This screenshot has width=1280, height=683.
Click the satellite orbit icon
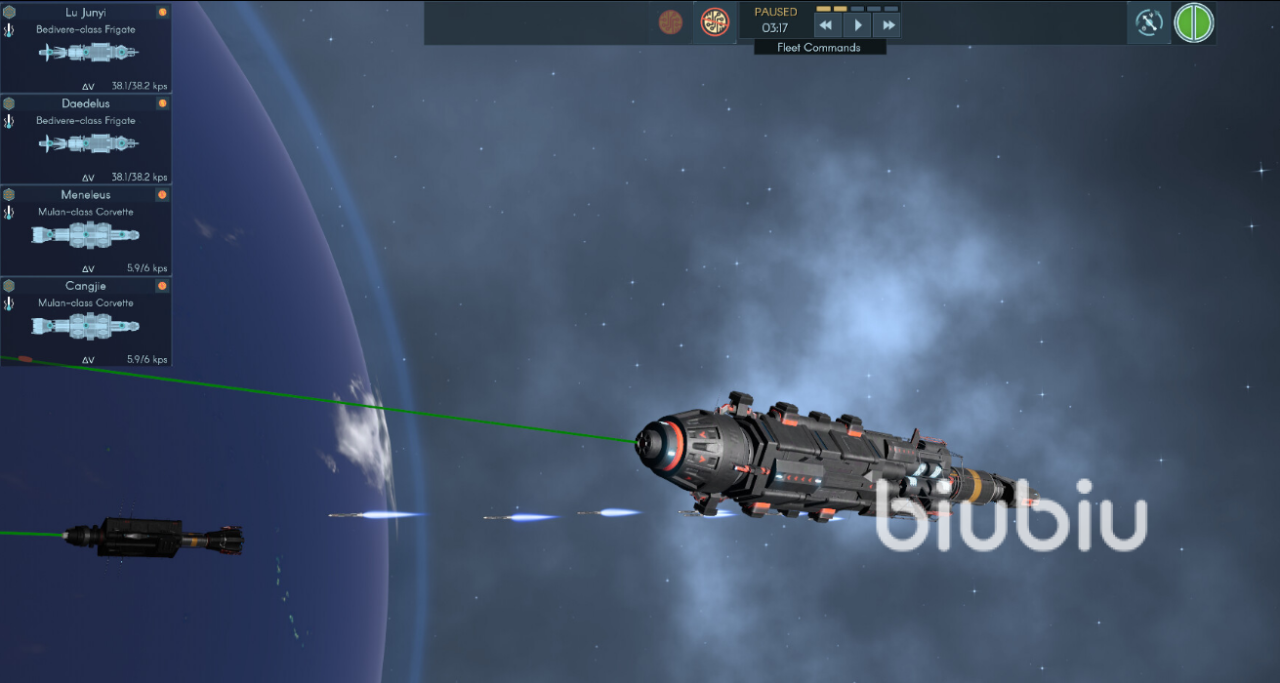(x=1150, y=22)
